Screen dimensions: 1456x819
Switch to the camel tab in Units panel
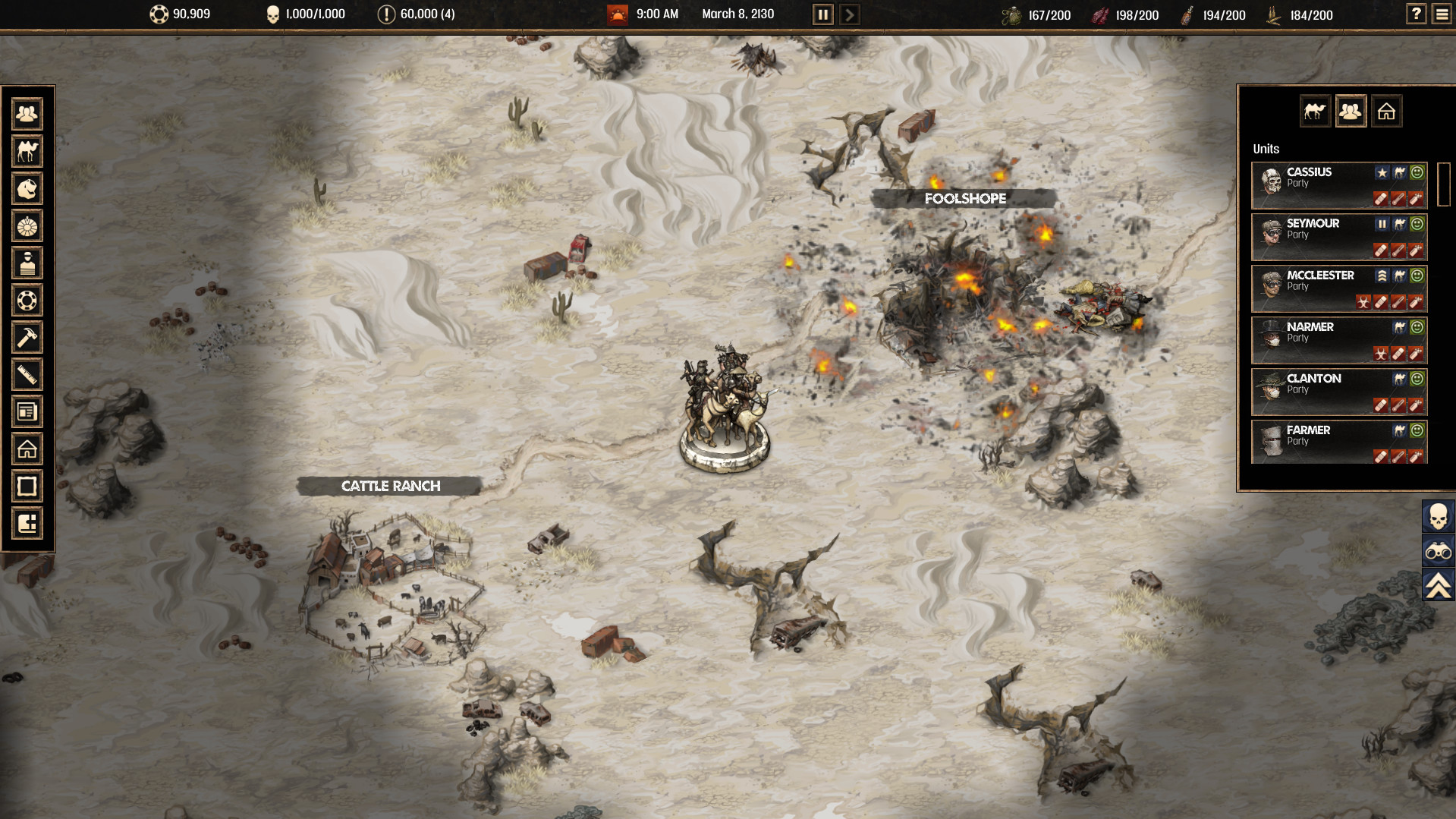tap(1314, 111)
